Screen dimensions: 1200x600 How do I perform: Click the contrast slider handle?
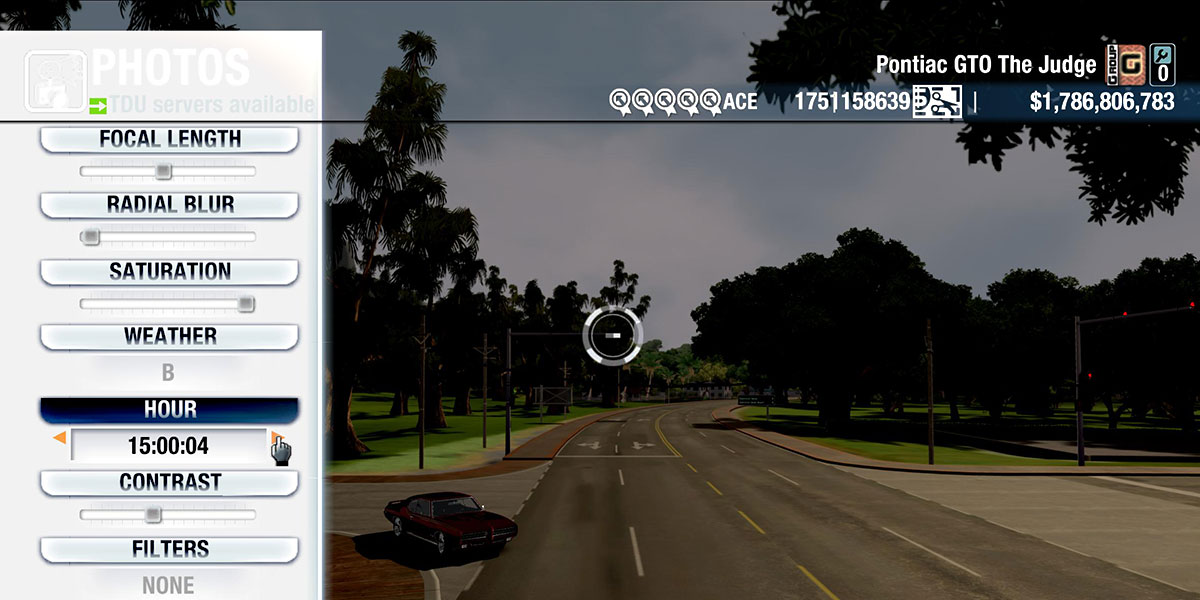(153, 515)
